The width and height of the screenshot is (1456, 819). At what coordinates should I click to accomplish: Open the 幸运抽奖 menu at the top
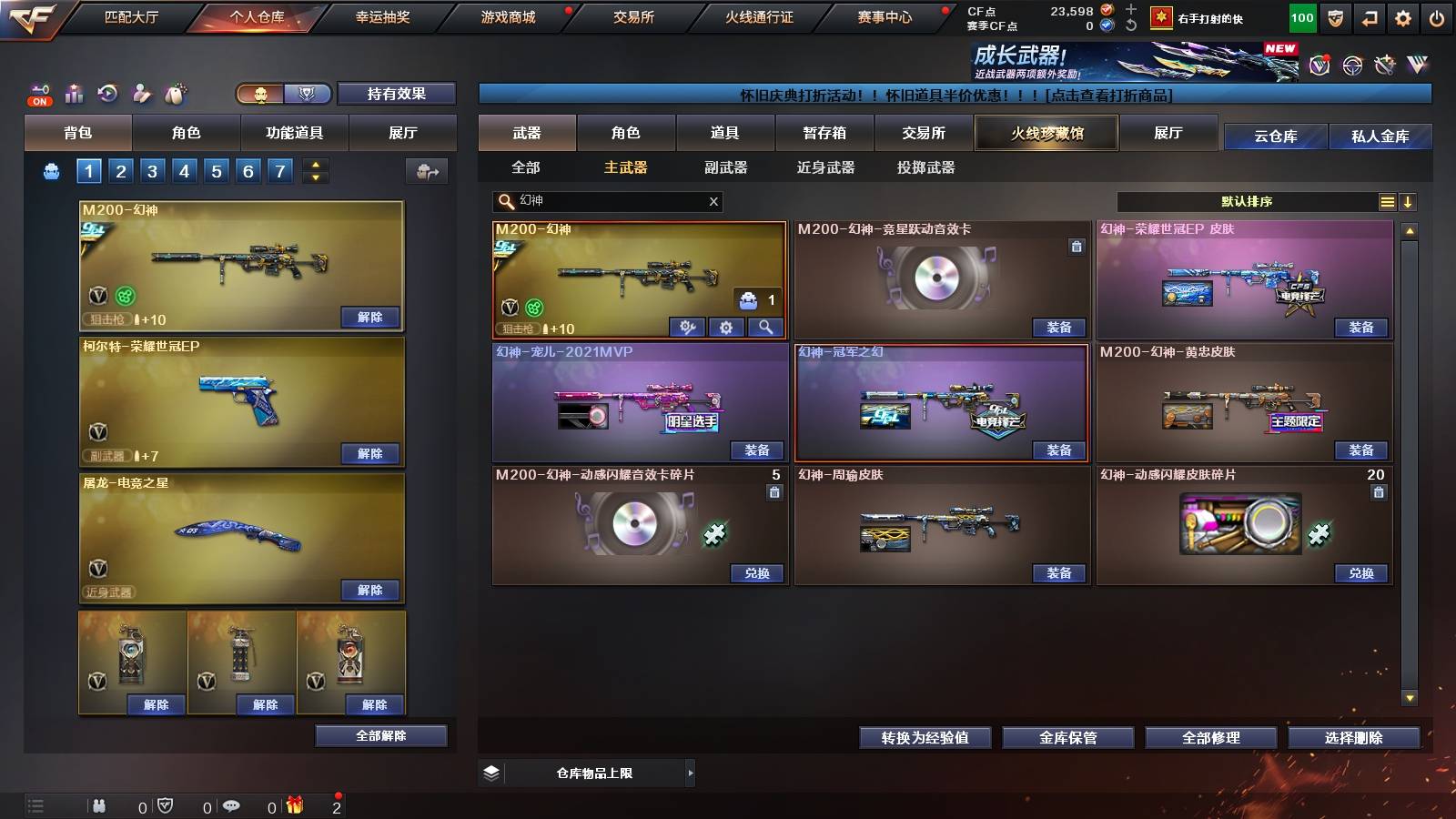[383, 15]
